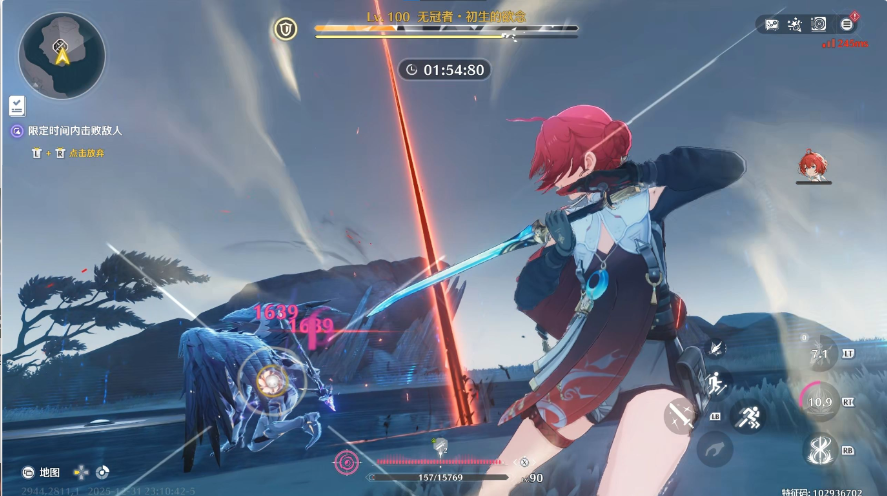Open the map card icon in top bar
The image size is (887, 496).
pos(772,24)
